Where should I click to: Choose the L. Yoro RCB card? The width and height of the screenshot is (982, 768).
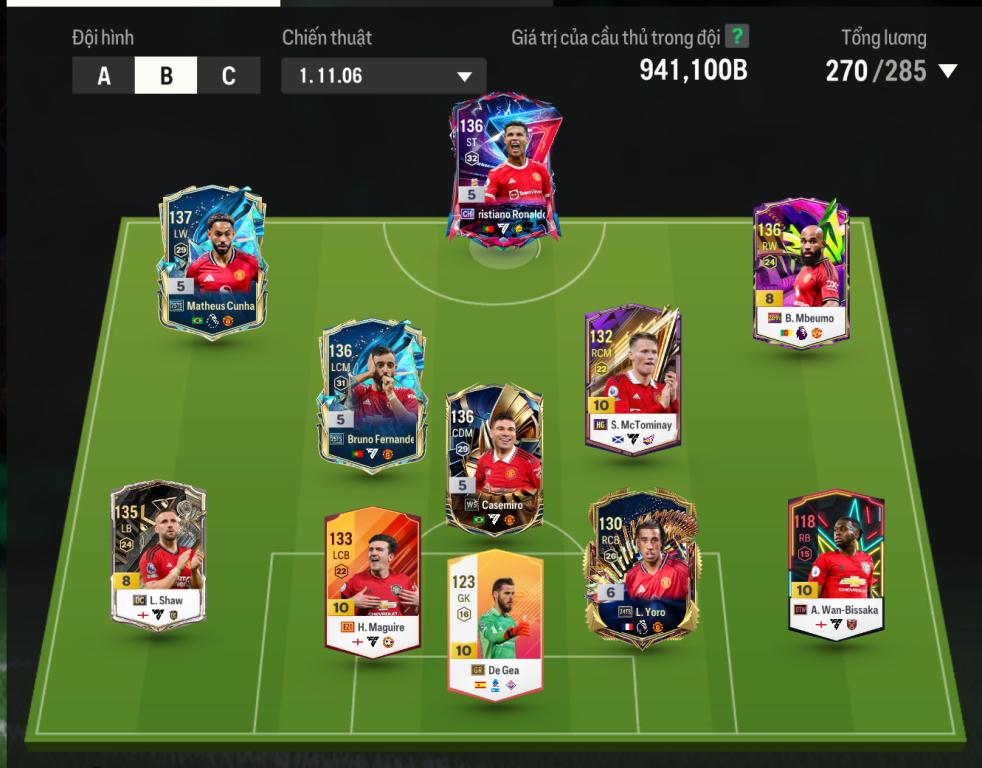pos(641,567)
